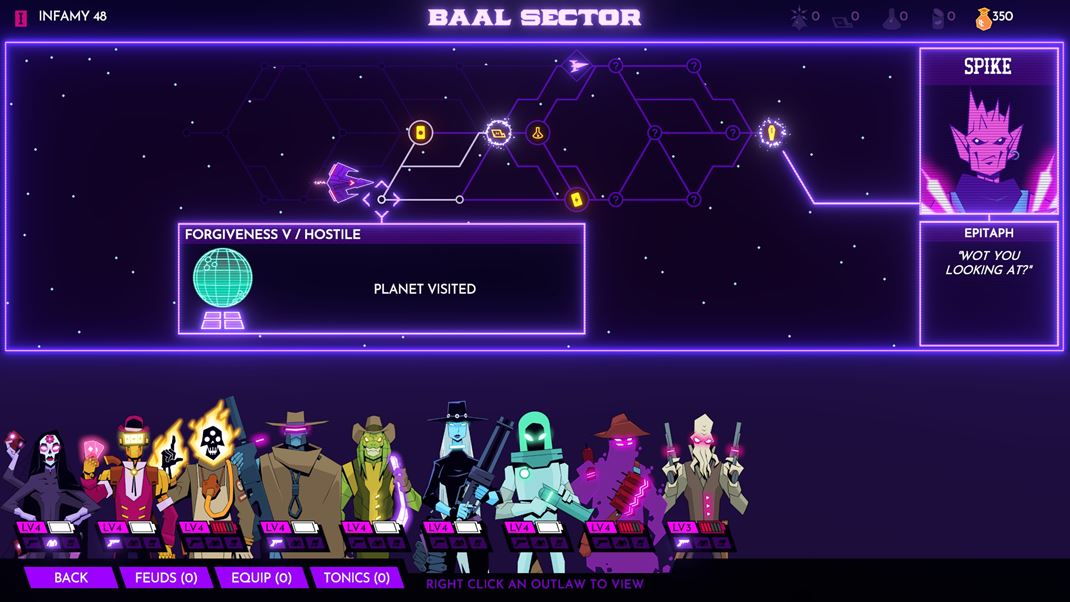This screenshot has height=602, width=1070.
Task: Open the Tonics (0) menu
Action: pos(355,577)
